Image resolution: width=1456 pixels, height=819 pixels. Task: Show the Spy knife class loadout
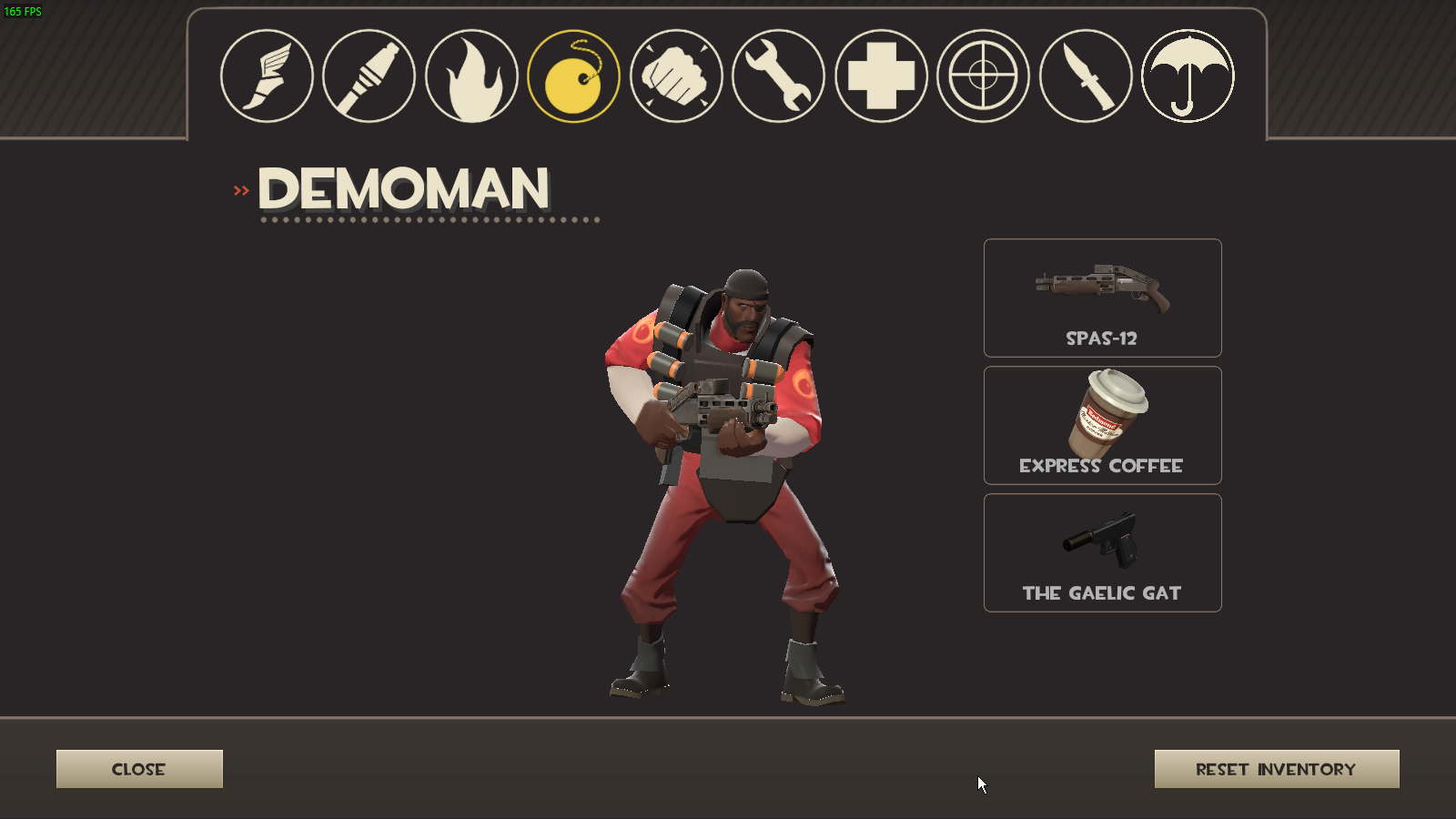click(x=1086, y=76)
